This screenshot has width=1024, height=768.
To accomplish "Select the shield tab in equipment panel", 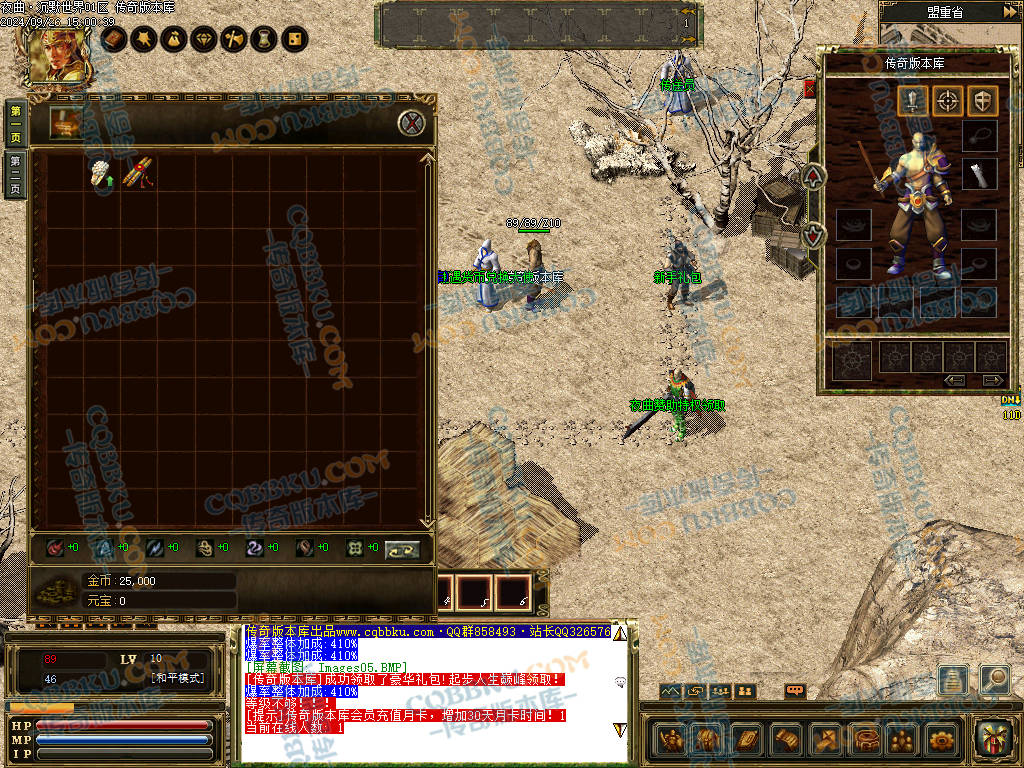I will point(984,100).
